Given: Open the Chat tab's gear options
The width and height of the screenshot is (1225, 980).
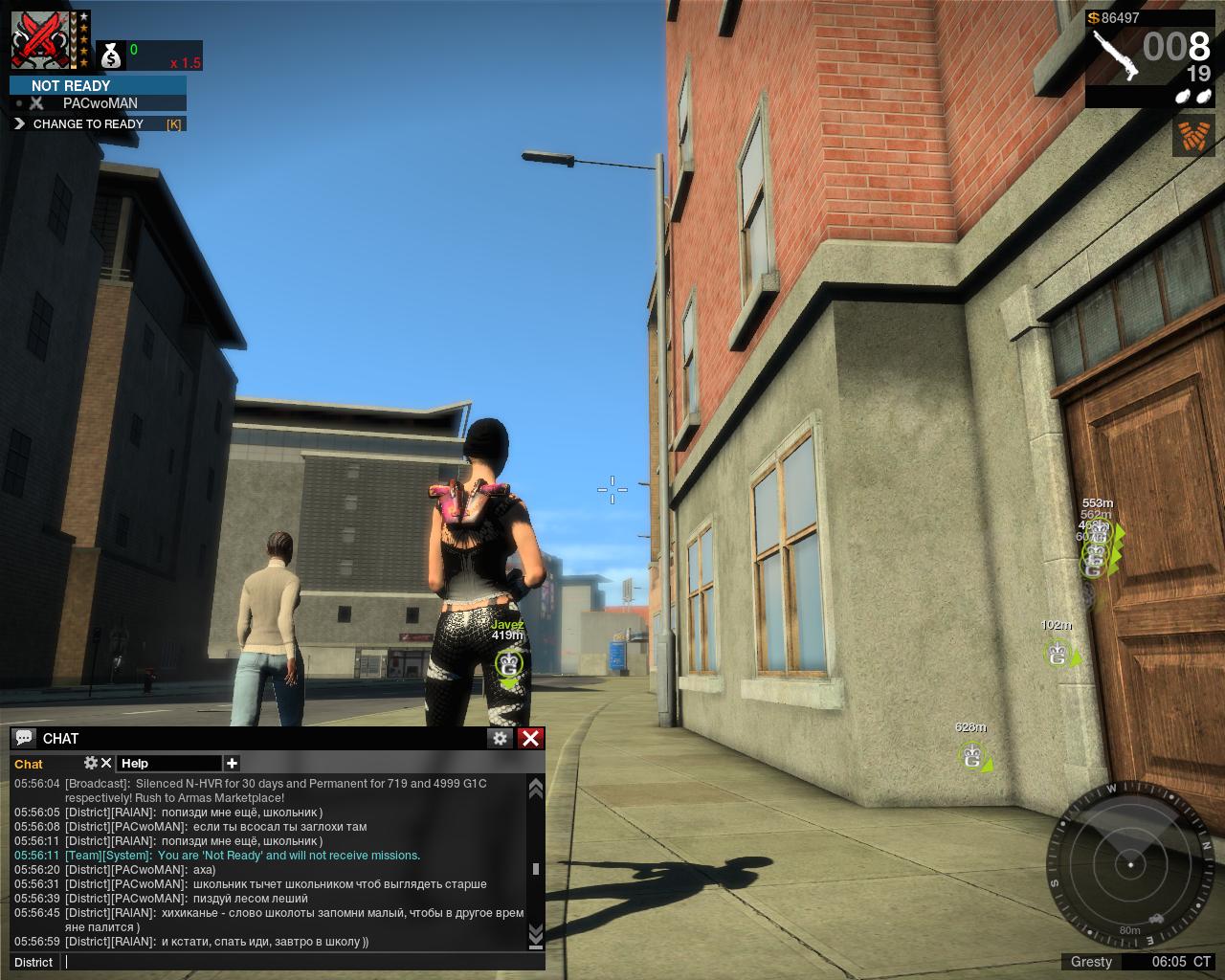Looking at the screenshot, I should pyautogui.click(x=91, y=763).
